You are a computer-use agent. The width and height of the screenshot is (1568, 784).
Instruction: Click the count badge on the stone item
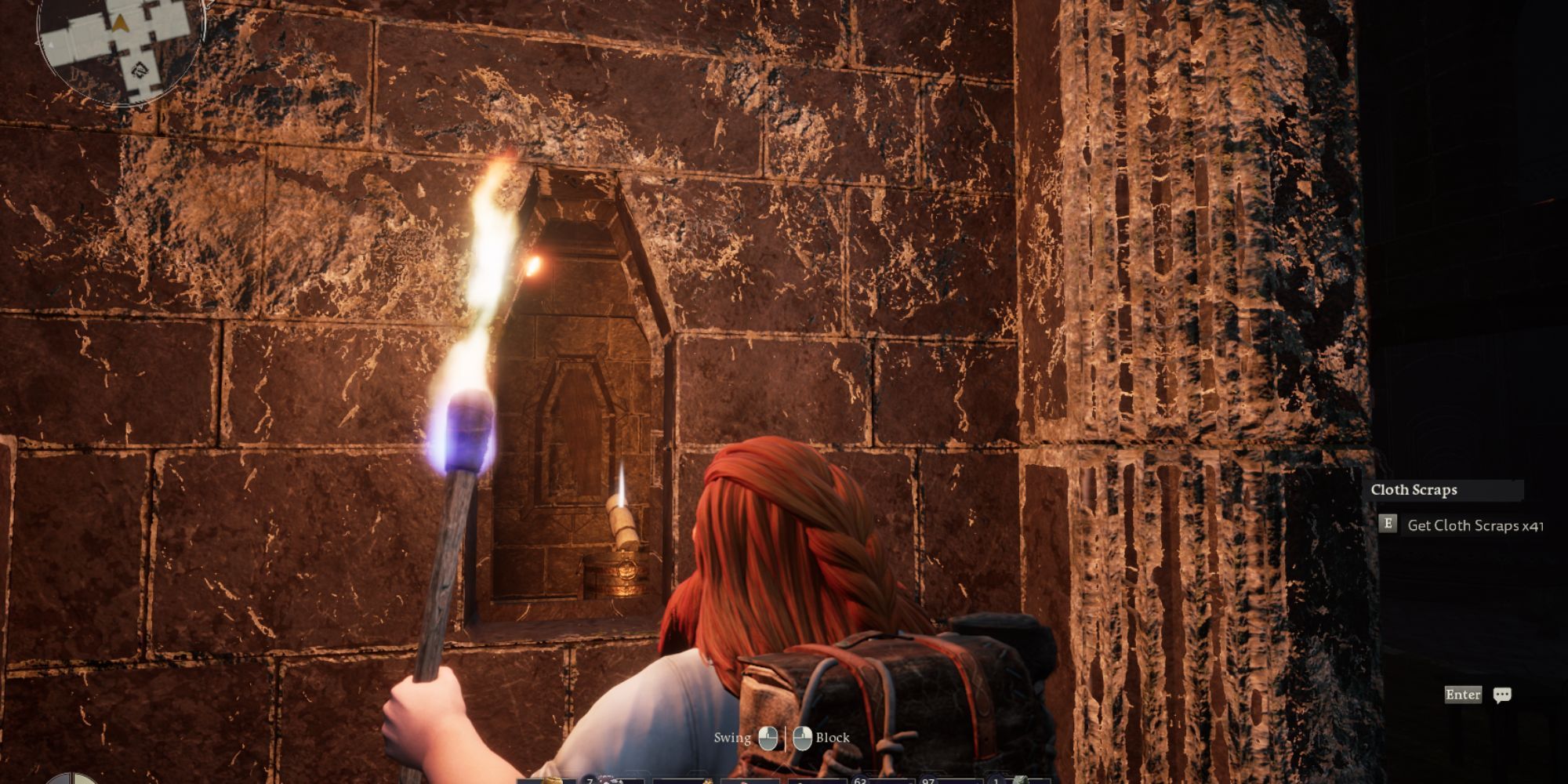pos(997,777)
